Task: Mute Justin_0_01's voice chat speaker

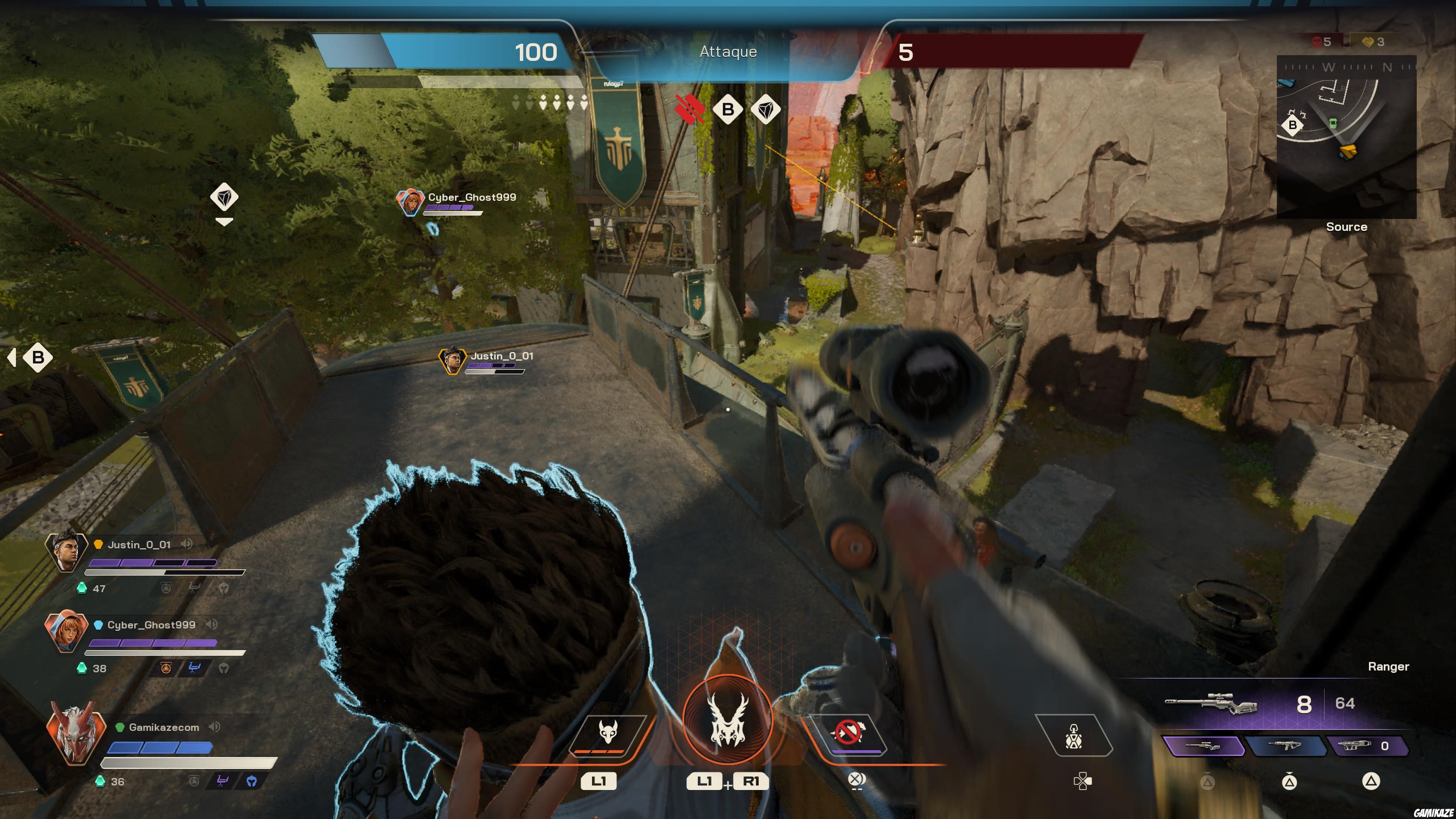Action: pos(187,544)
